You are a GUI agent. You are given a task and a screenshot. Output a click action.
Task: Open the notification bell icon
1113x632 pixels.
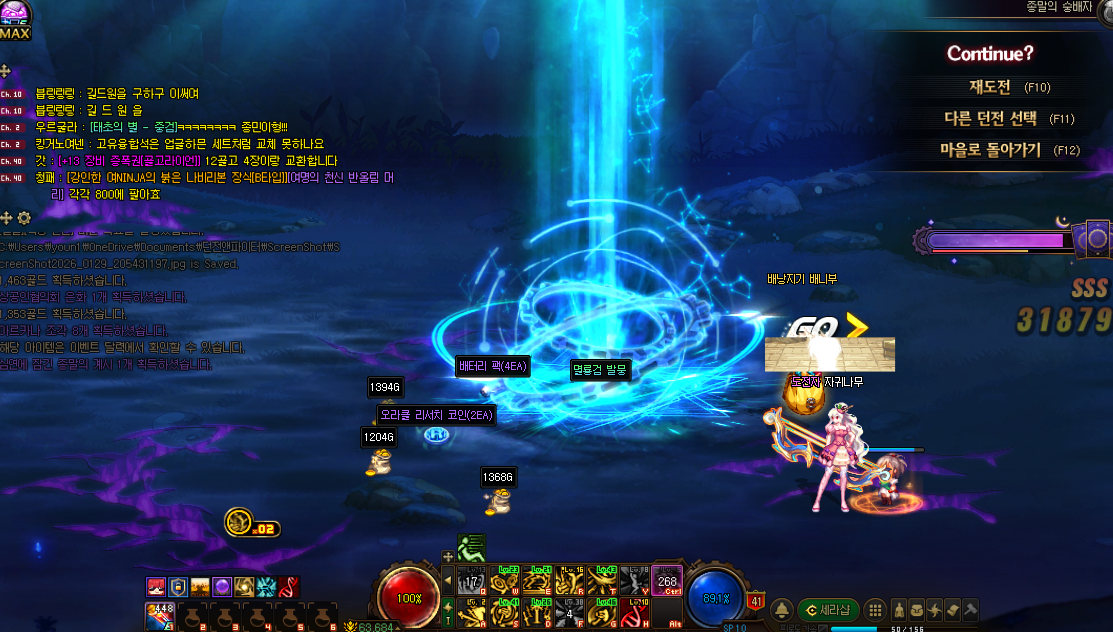(782, 609)
